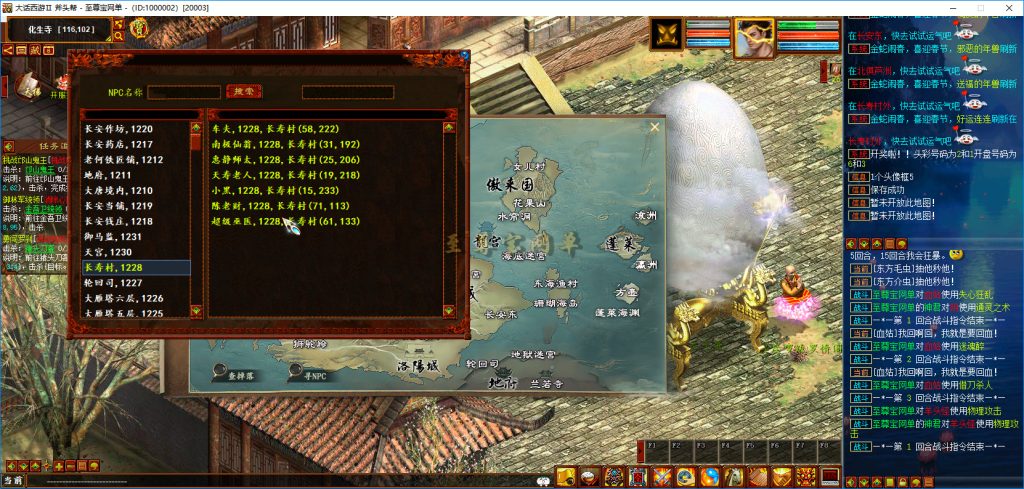Viewport: 1024px width, 489px height.
Task: Travel to 傲来国 on the world map
Action: pos(508,187)
